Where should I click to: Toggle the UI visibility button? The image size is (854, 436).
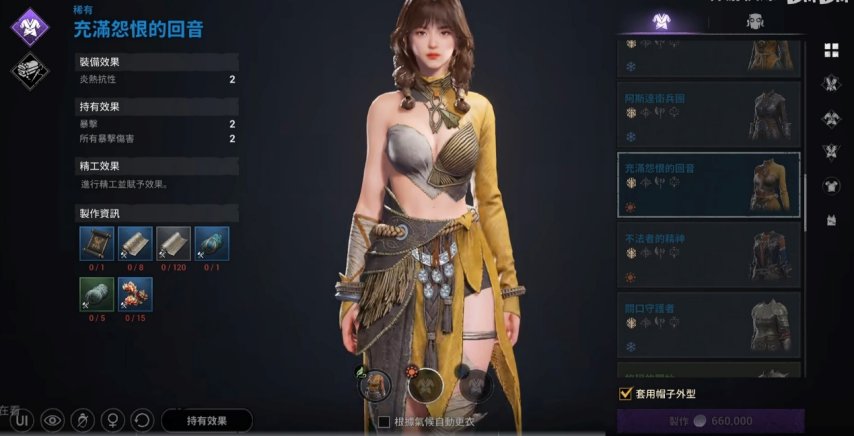tap(22, 421)
